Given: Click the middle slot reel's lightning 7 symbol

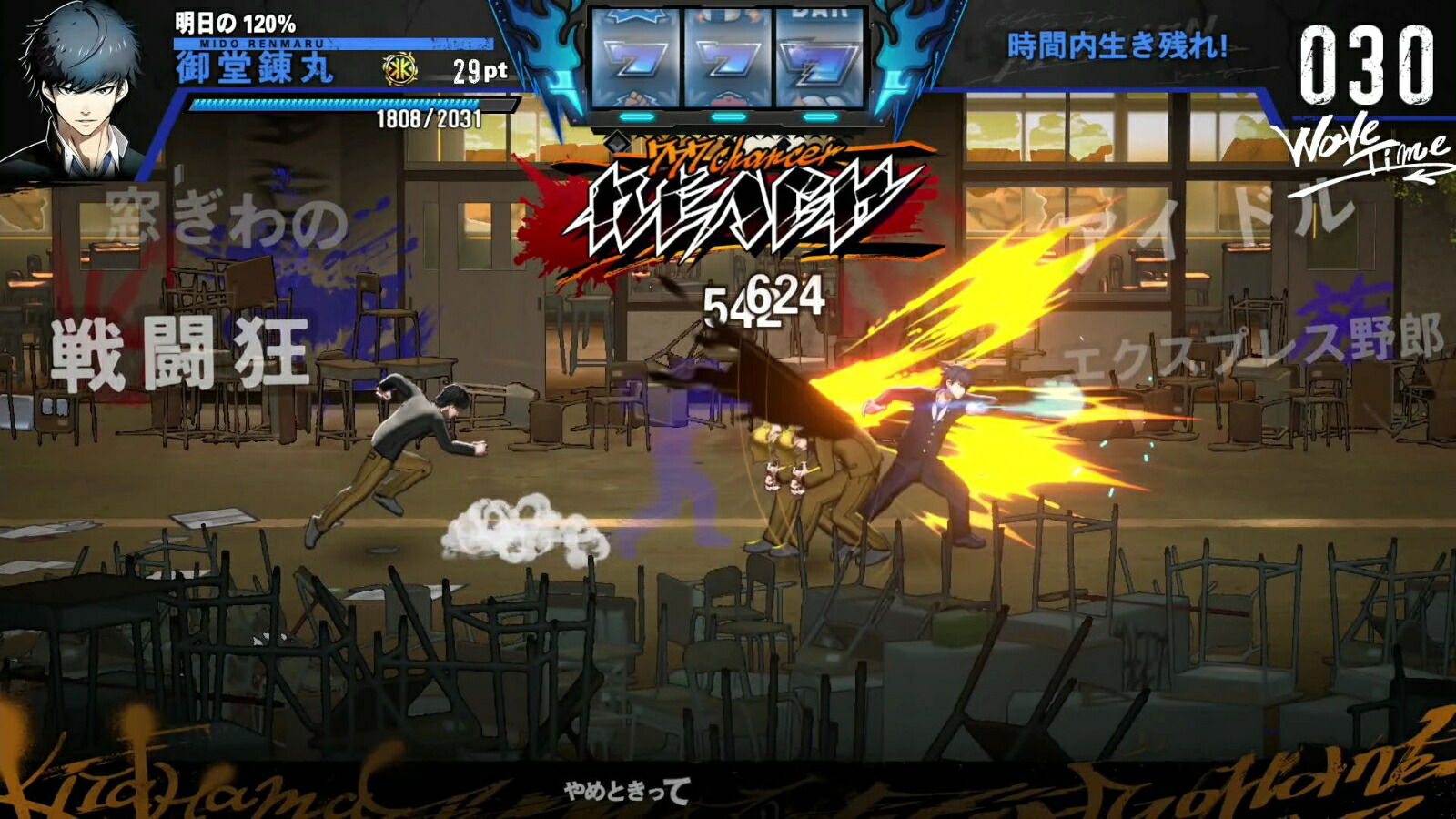Looking at the screenshot, I should point(728,59).
